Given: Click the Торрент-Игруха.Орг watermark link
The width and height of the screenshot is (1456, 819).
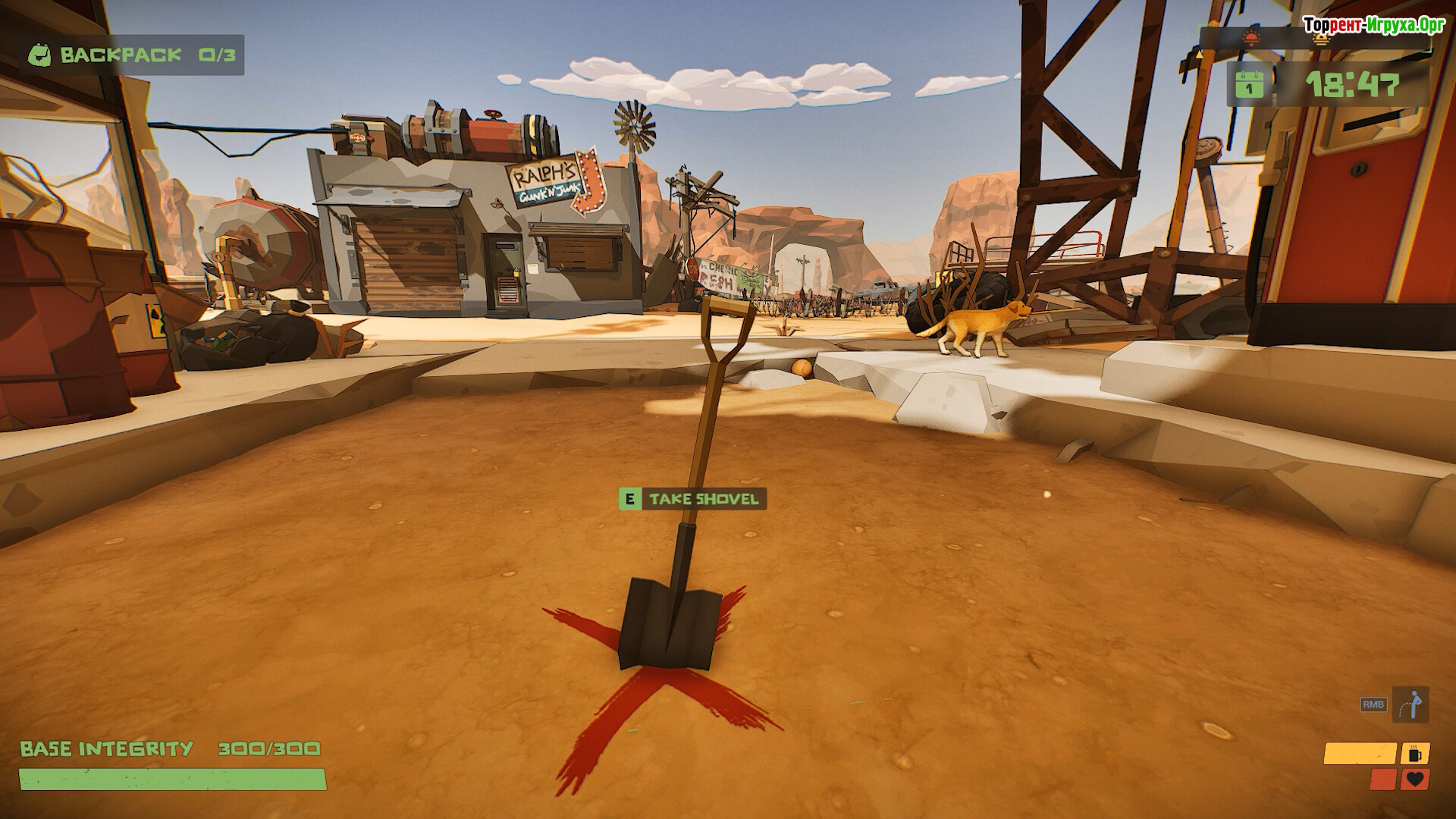Looking at the screenshot, I should [x=1374, y=24].
